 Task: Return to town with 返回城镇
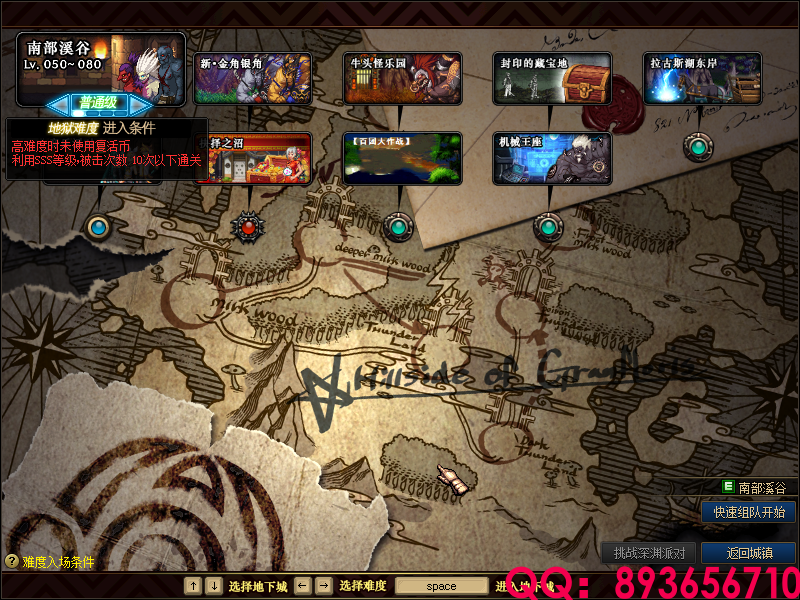pos(748,553)
